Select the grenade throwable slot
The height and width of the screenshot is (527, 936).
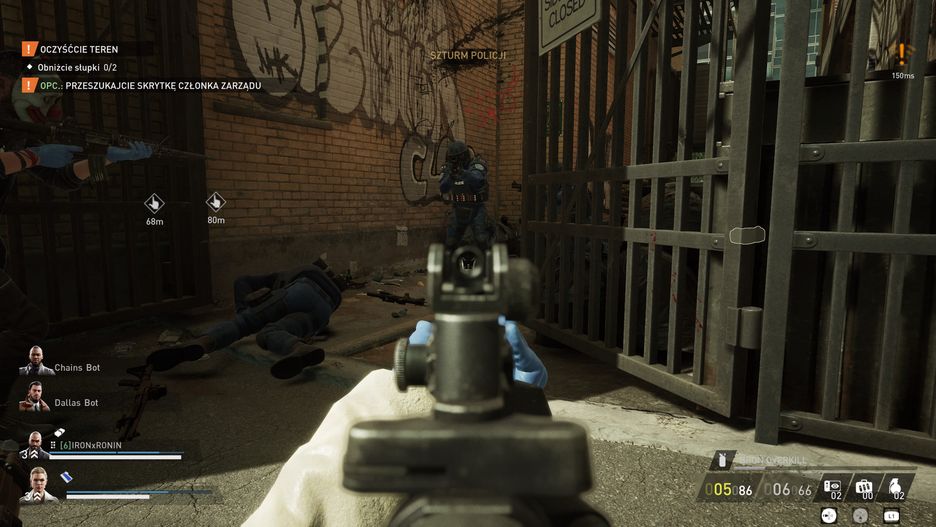coord(897,489)
